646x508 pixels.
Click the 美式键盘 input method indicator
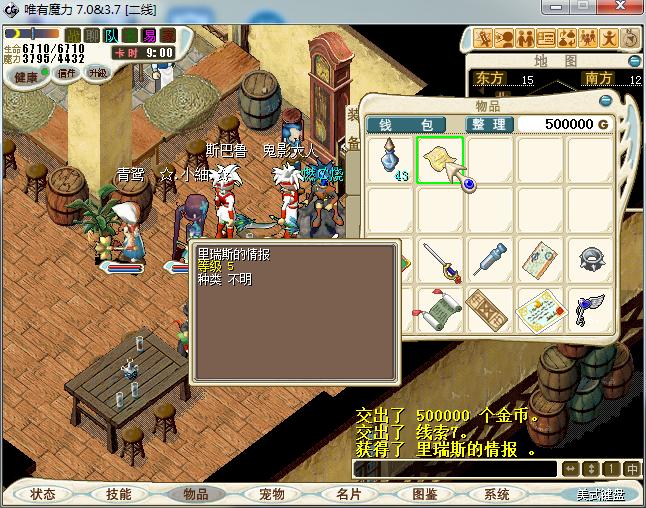[x=601, y=494]
